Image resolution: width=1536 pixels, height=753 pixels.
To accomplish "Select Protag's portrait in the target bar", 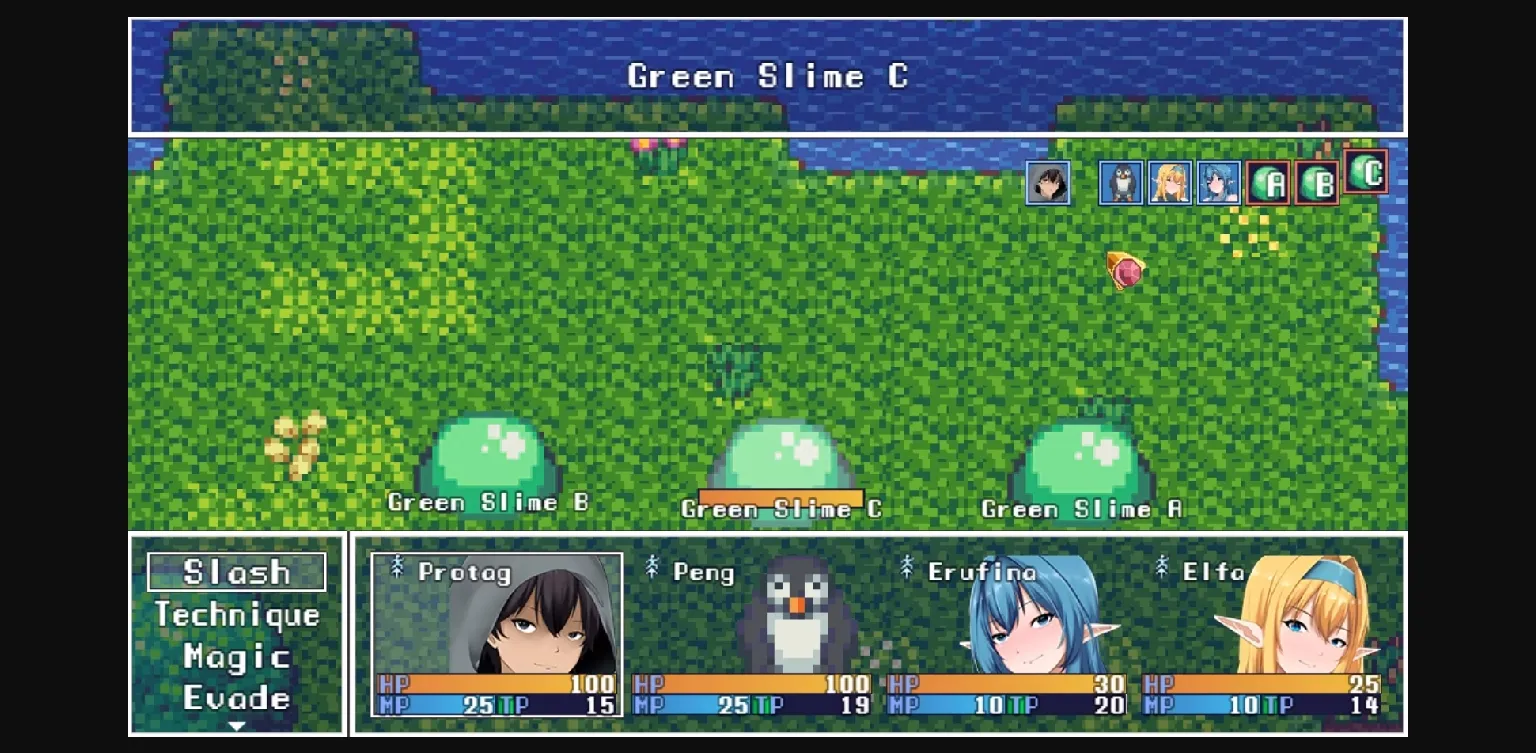I will [x=1049, y=183].
